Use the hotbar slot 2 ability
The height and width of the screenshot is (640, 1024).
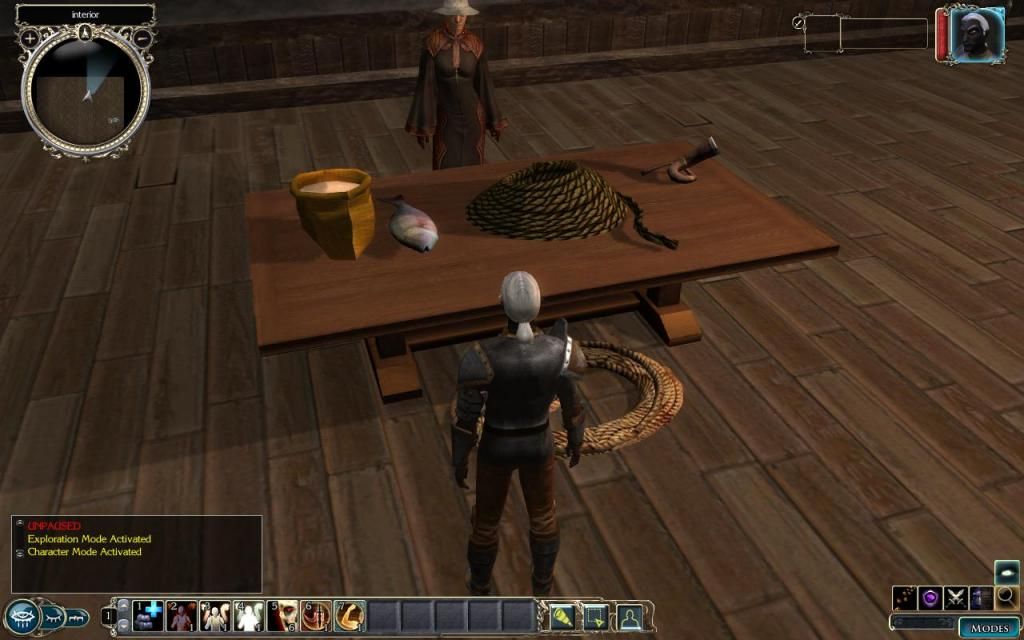pos(182,616)
